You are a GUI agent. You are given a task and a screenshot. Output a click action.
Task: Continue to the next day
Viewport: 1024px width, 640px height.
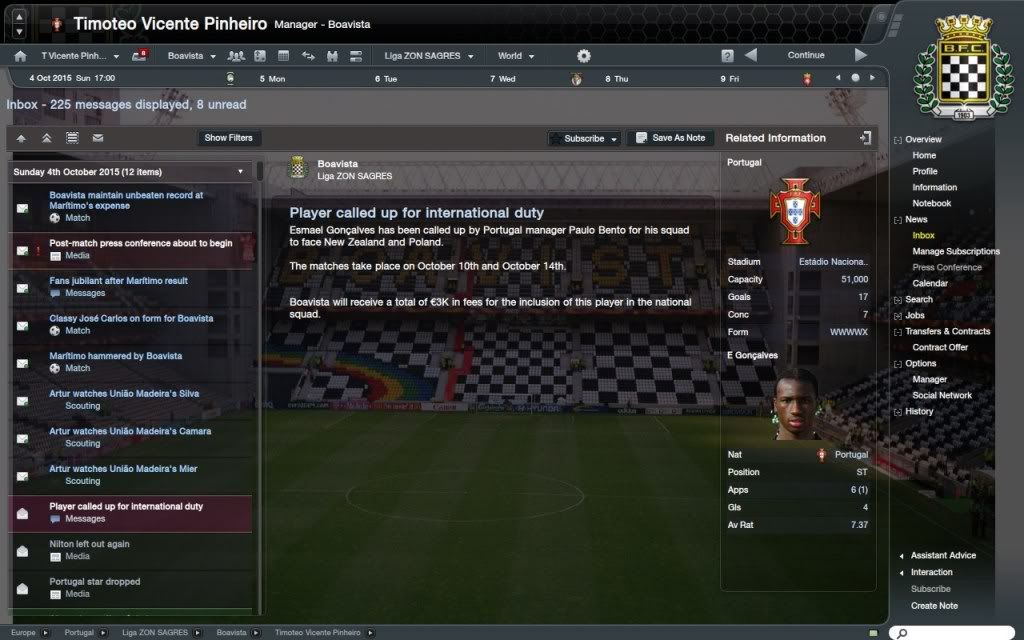(806, 56)
